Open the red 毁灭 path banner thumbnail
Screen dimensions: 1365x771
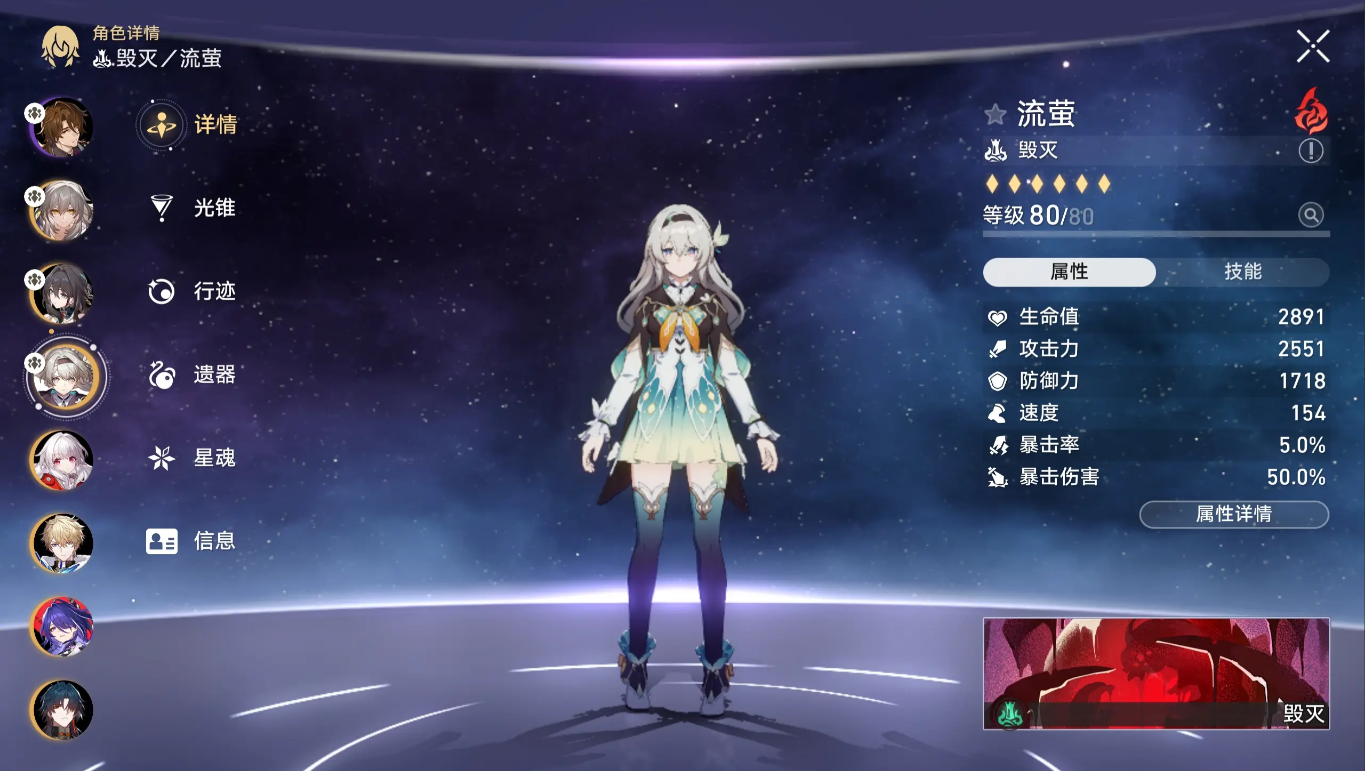click(1155, 672)
